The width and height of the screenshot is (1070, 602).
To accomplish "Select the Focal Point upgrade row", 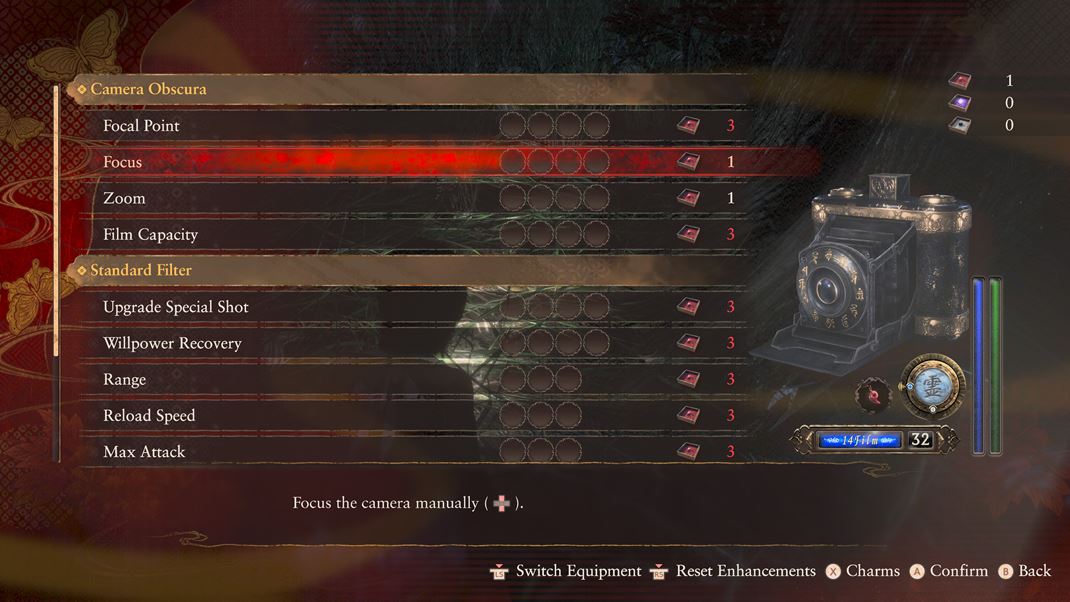I will pyautogui.click(x=142, y=126).
